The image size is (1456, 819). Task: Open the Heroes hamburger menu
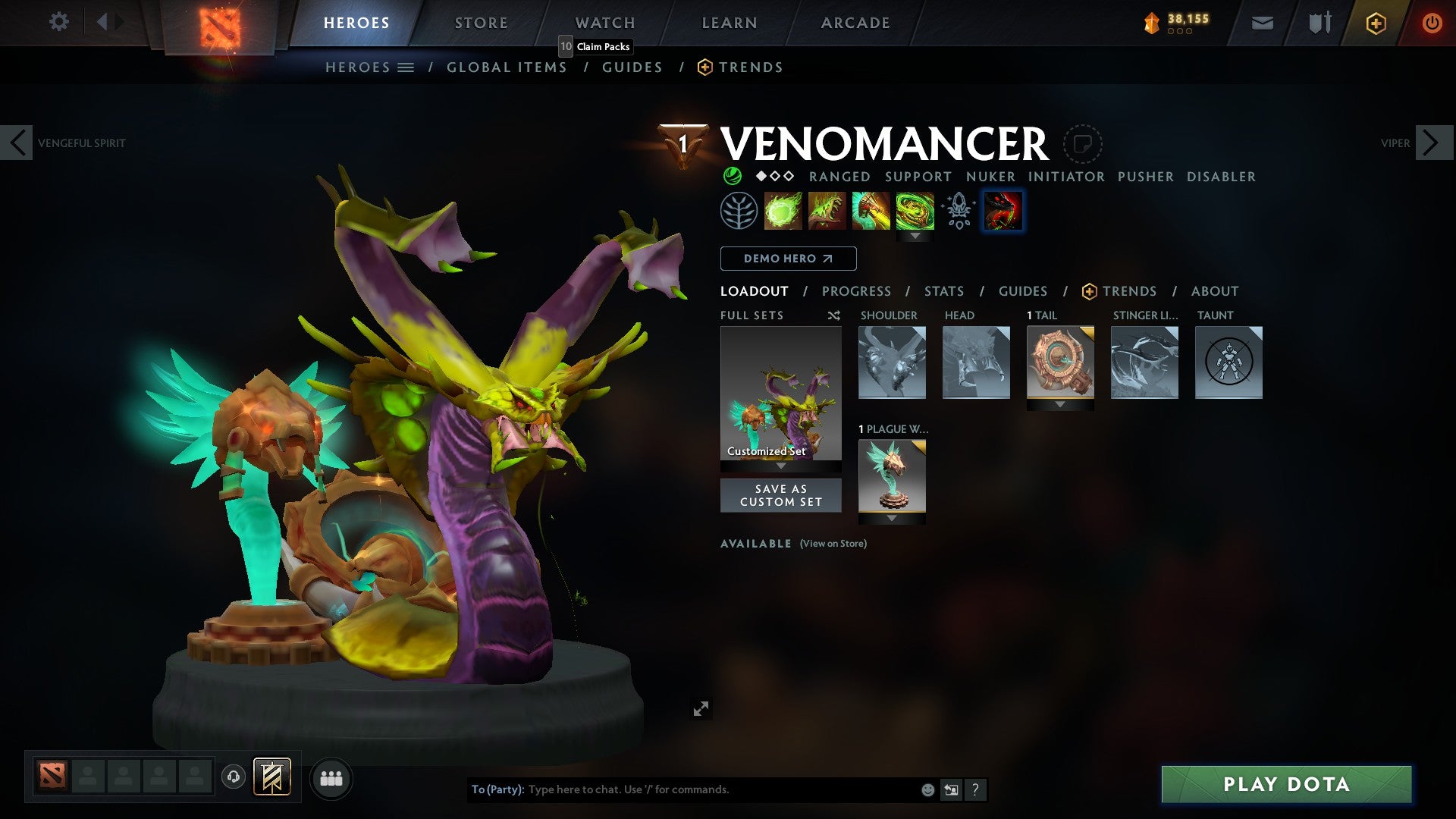point(406,67)
